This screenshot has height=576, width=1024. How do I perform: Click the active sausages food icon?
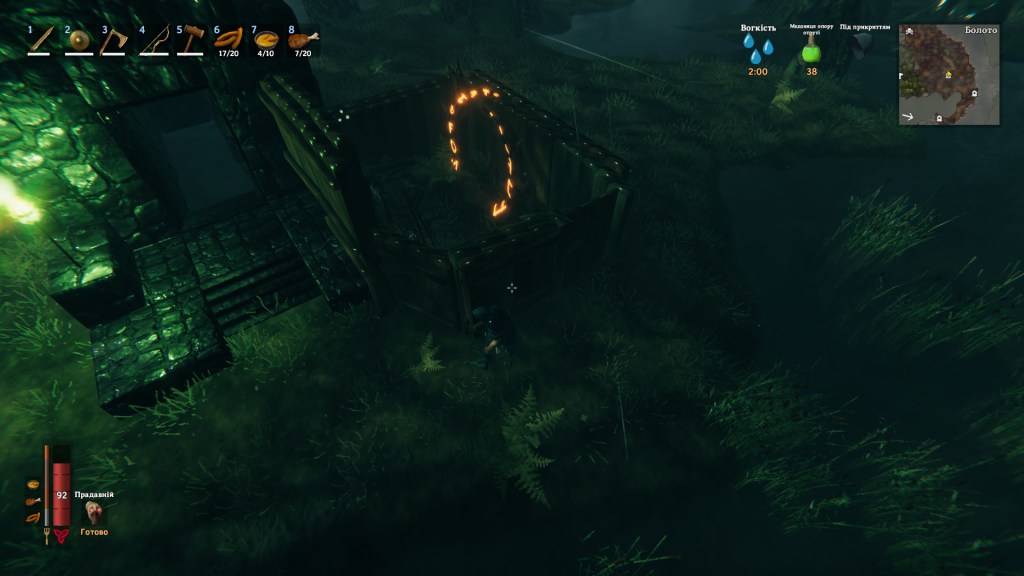[x=33, y=517]
